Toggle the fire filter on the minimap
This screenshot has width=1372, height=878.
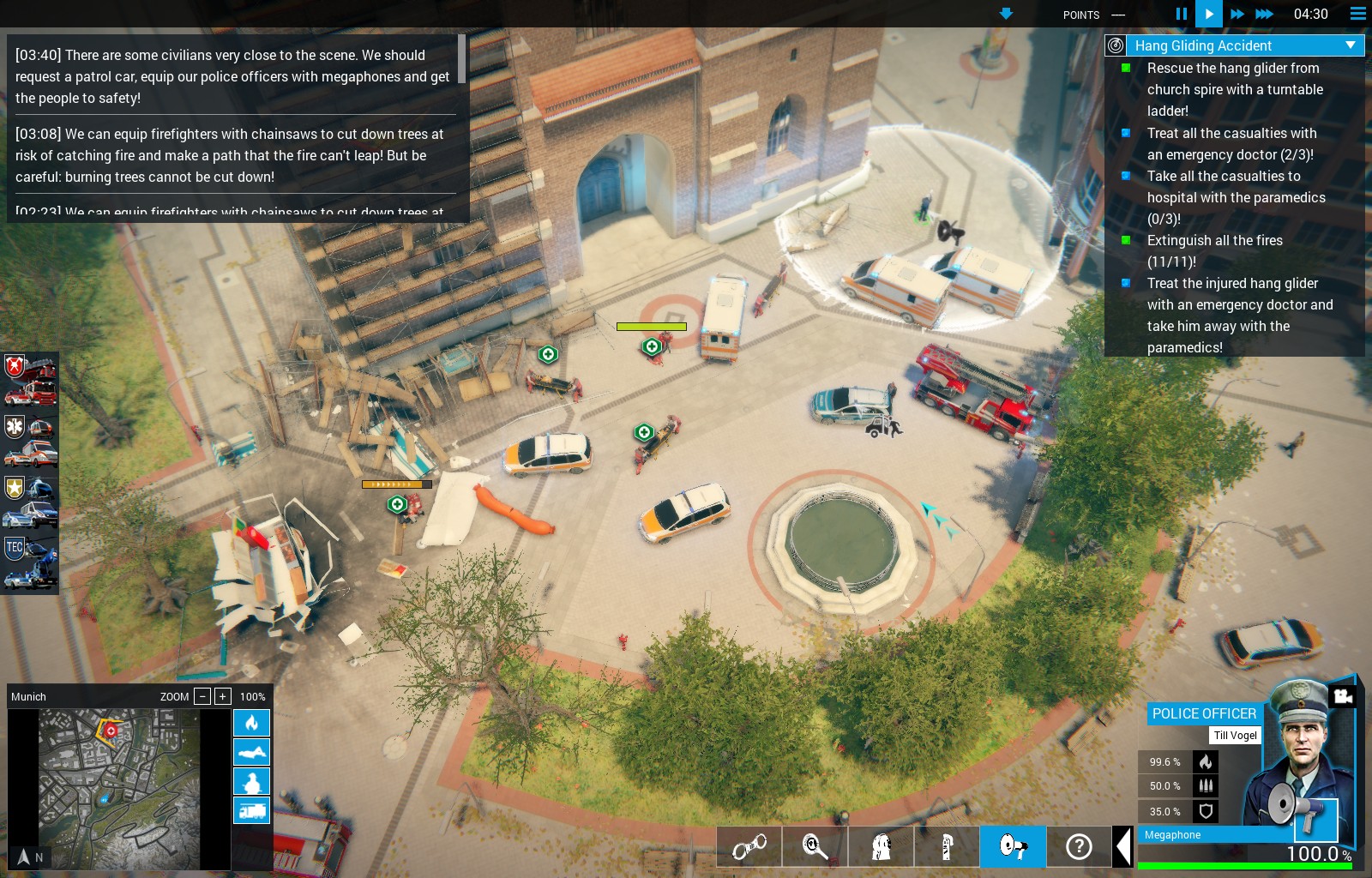coord(251,723)
